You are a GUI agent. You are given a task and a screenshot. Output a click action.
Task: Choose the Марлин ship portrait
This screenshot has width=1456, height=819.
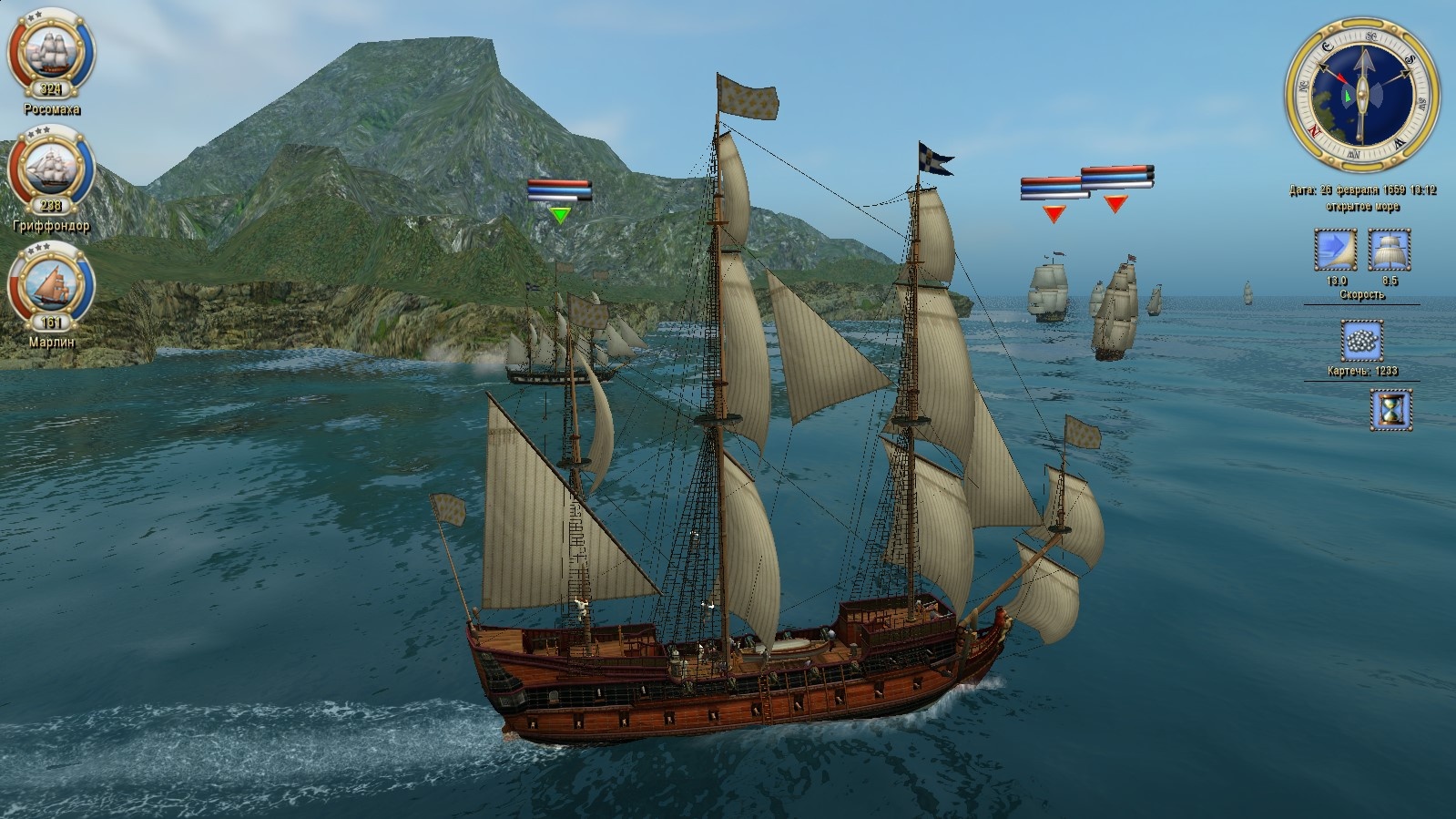51,284
